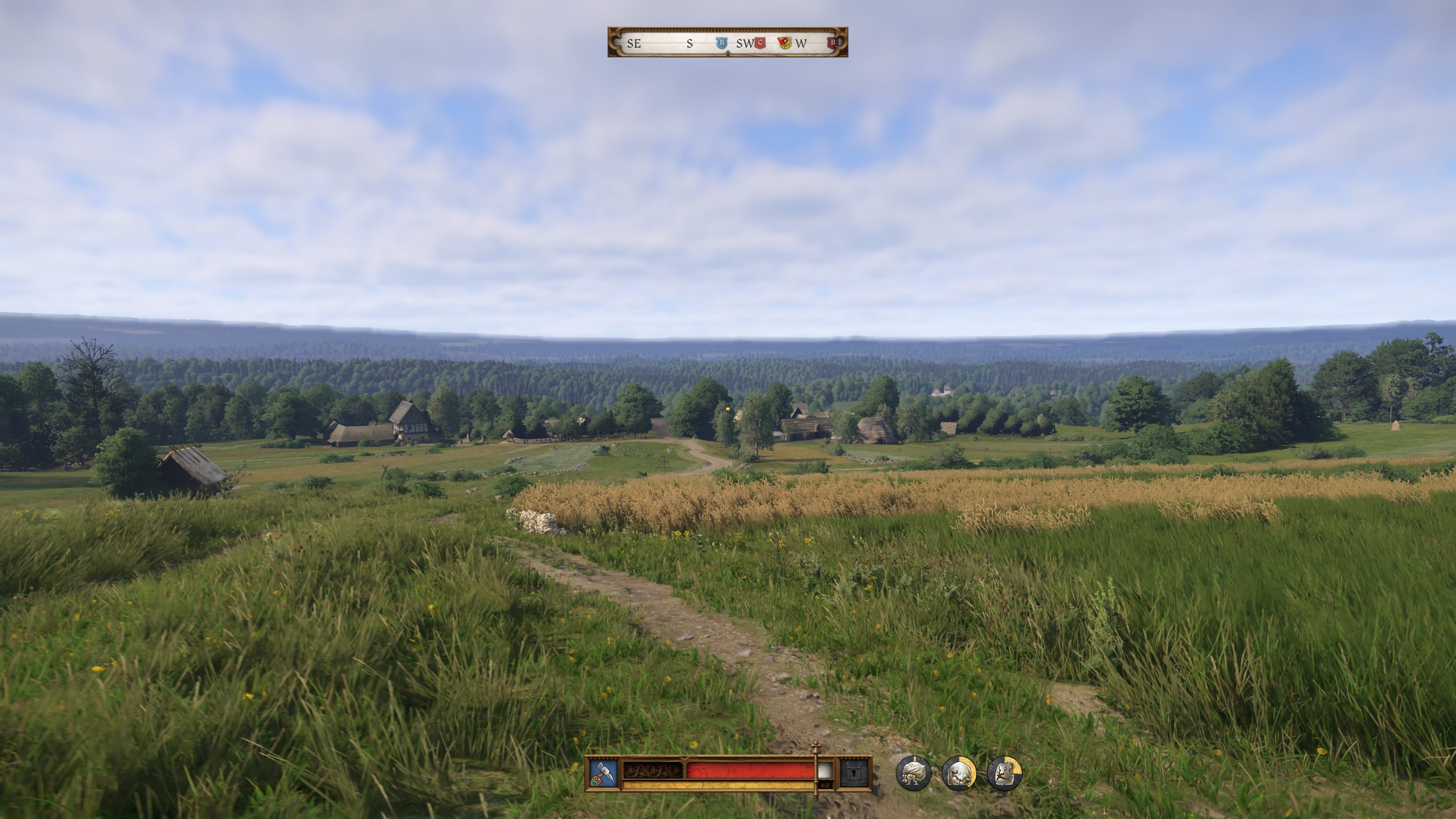1456x819 pixels.
Task: View the cracked jug status icon
Action: pyautogui.click(x=1004, y=773)
